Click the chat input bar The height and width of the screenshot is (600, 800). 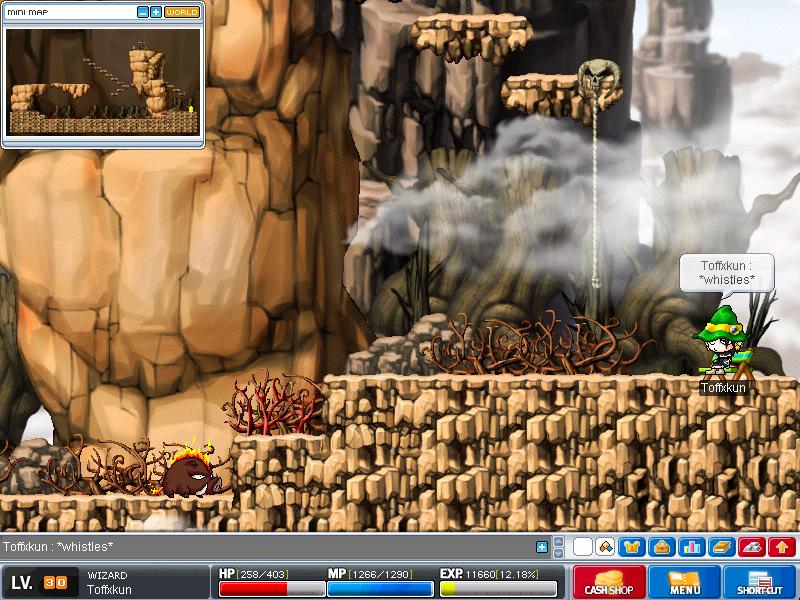click(x=270, y=547)
